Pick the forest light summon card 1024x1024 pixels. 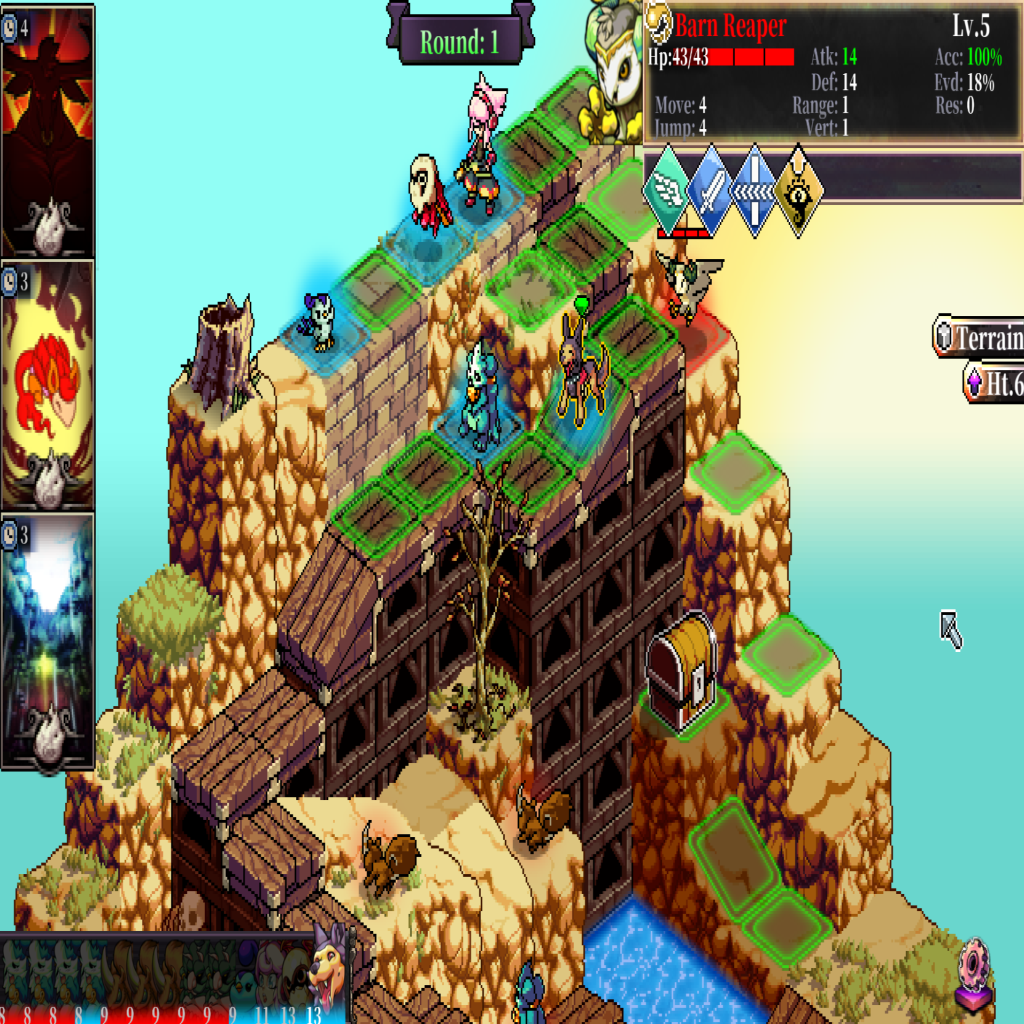(x=48, y=640)
